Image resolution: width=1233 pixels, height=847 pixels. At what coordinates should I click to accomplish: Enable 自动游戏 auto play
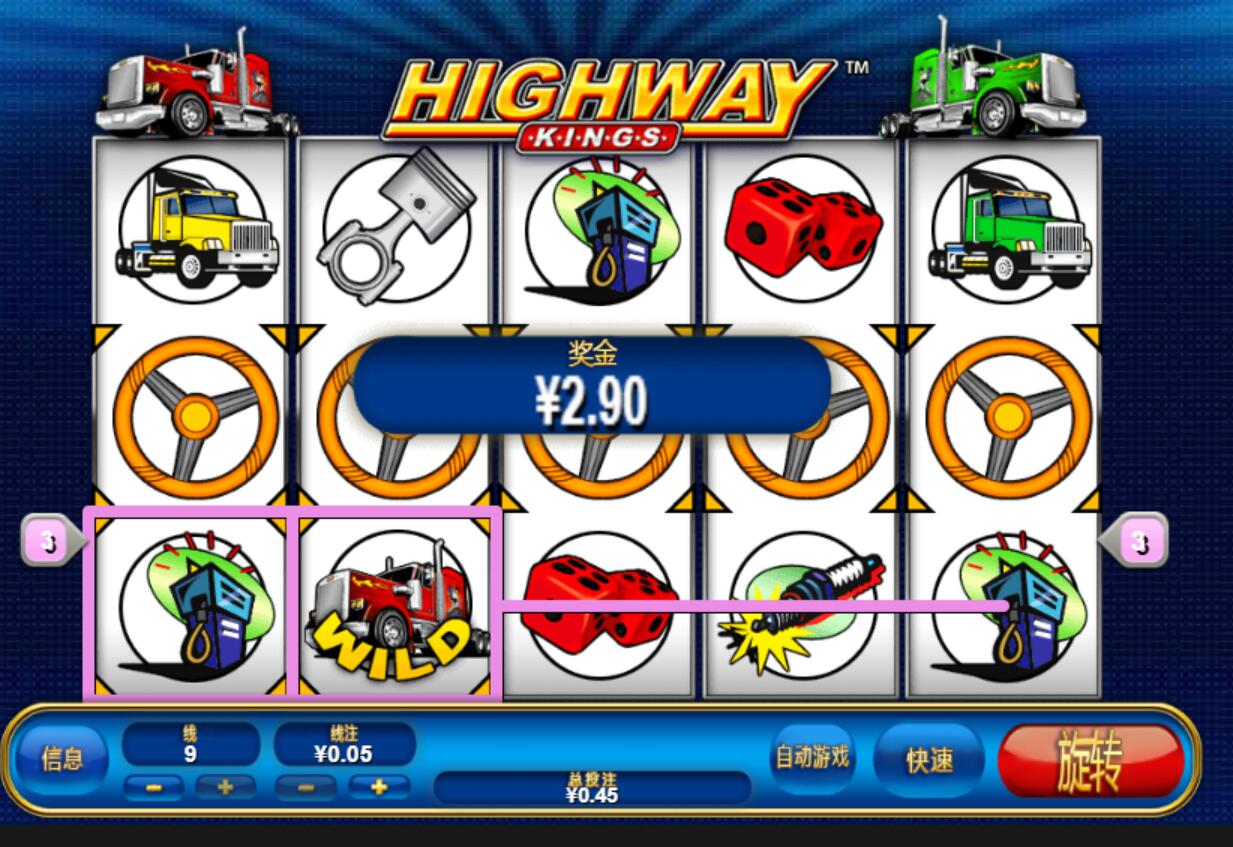813,758
